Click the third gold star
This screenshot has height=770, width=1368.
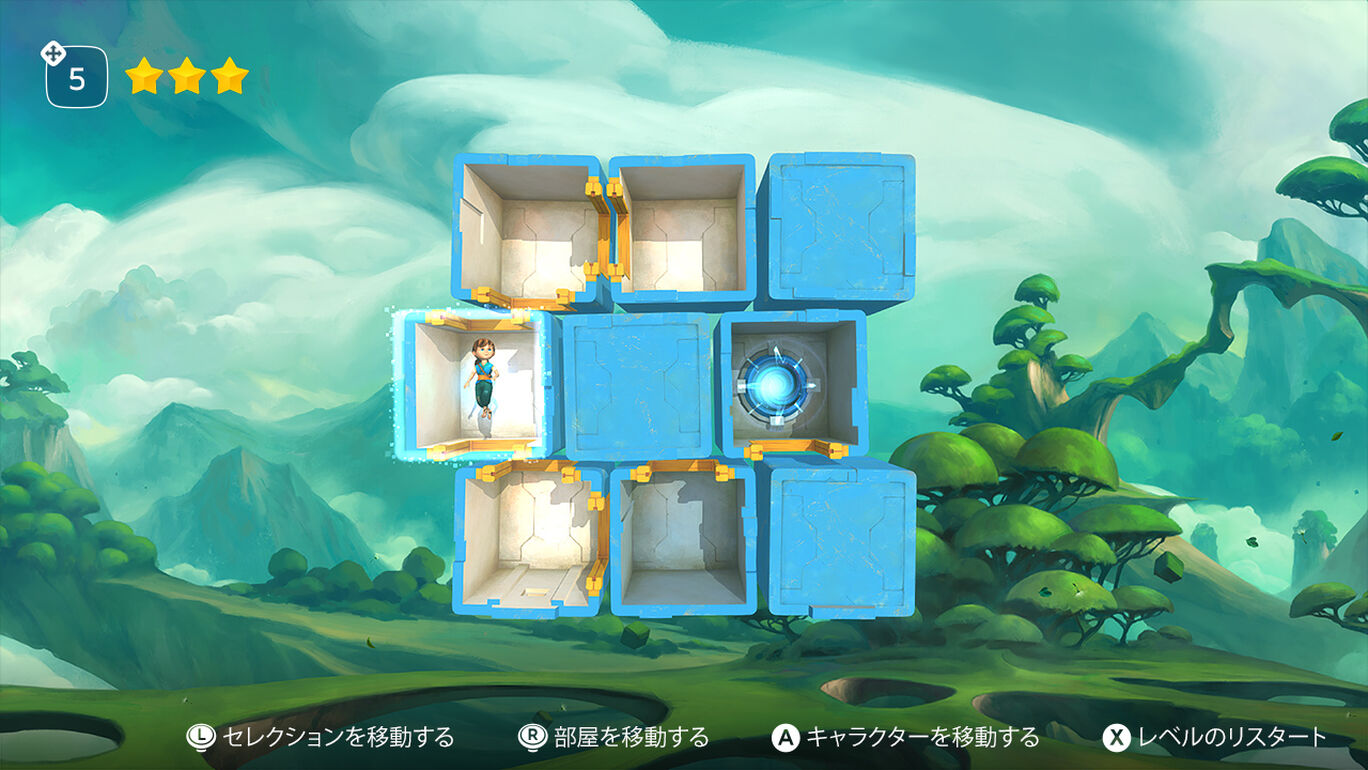click(228, 77)
